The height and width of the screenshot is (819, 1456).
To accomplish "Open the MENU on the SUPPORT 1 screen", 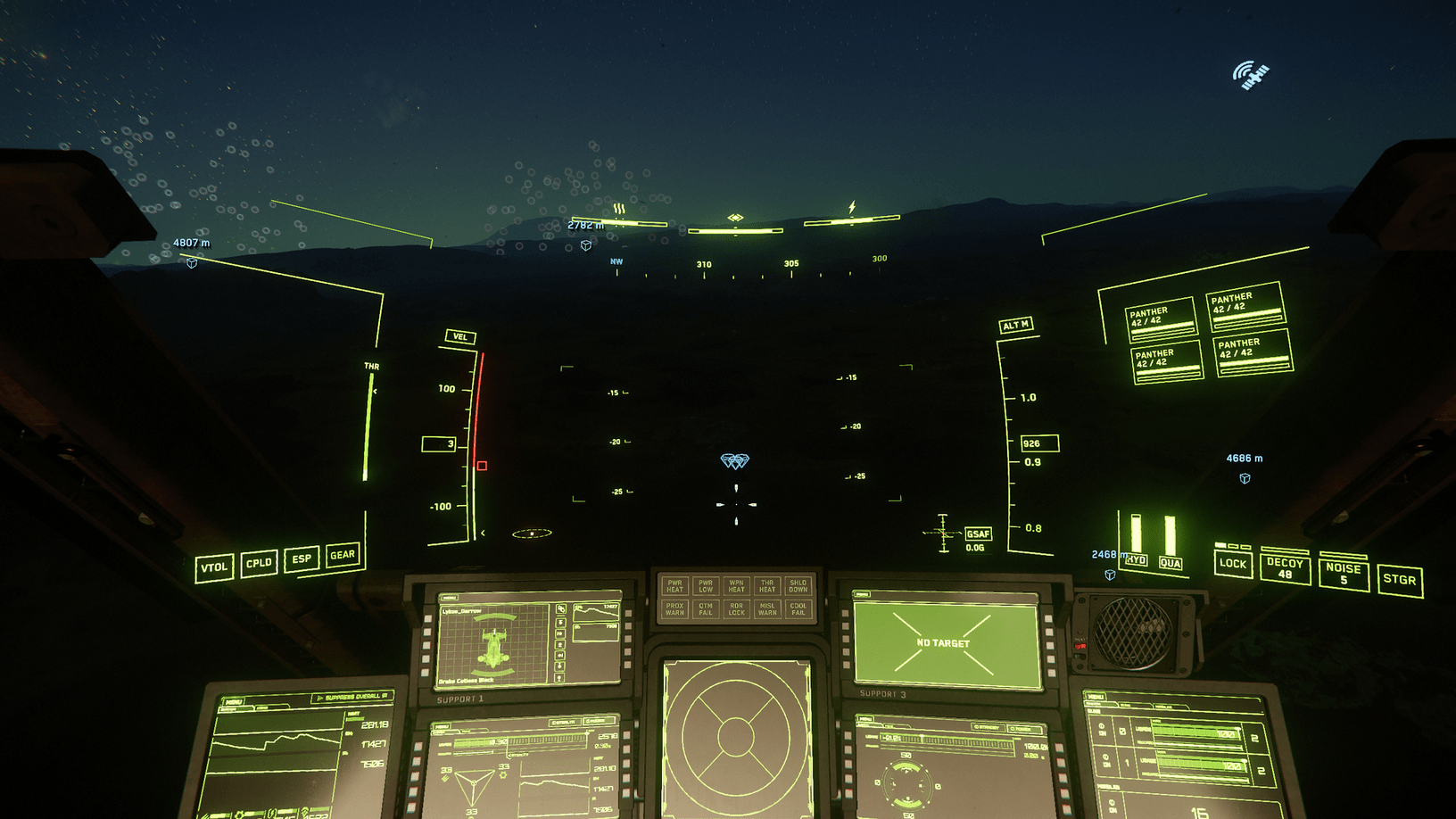I will coord(450,597).
